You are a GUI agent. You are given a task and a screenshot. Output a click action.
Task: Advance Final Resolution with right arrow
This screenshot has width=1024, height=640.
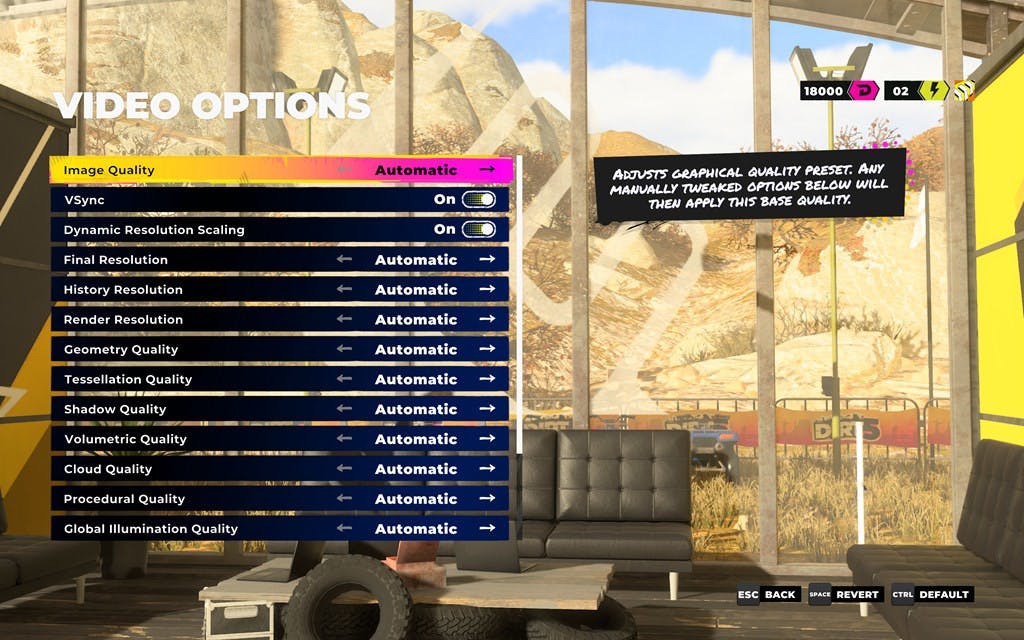pyautogui.click(x=487, y=260)
